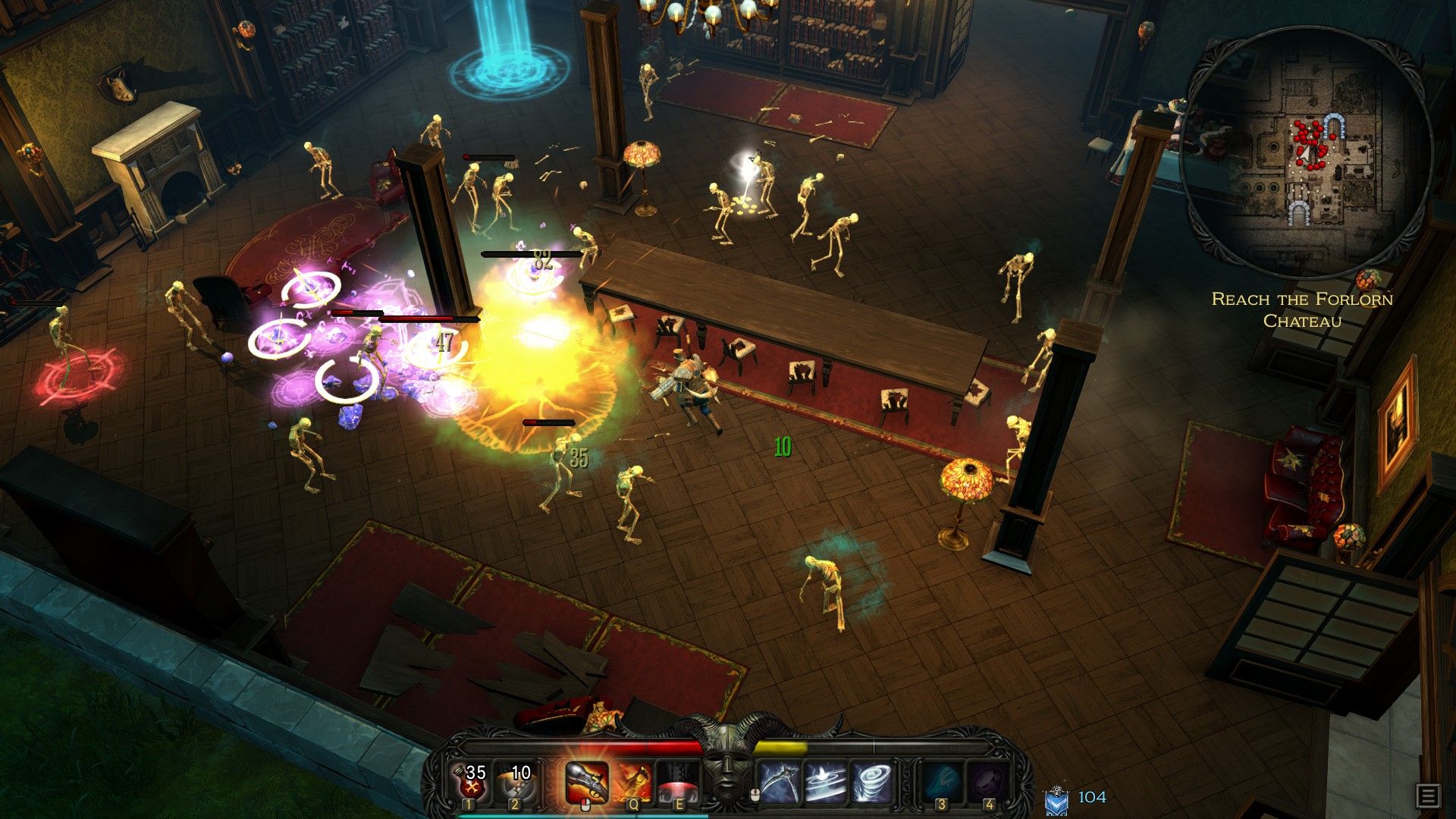
Task: Activate the spinning rings skill icon
Action: [826, 782]
